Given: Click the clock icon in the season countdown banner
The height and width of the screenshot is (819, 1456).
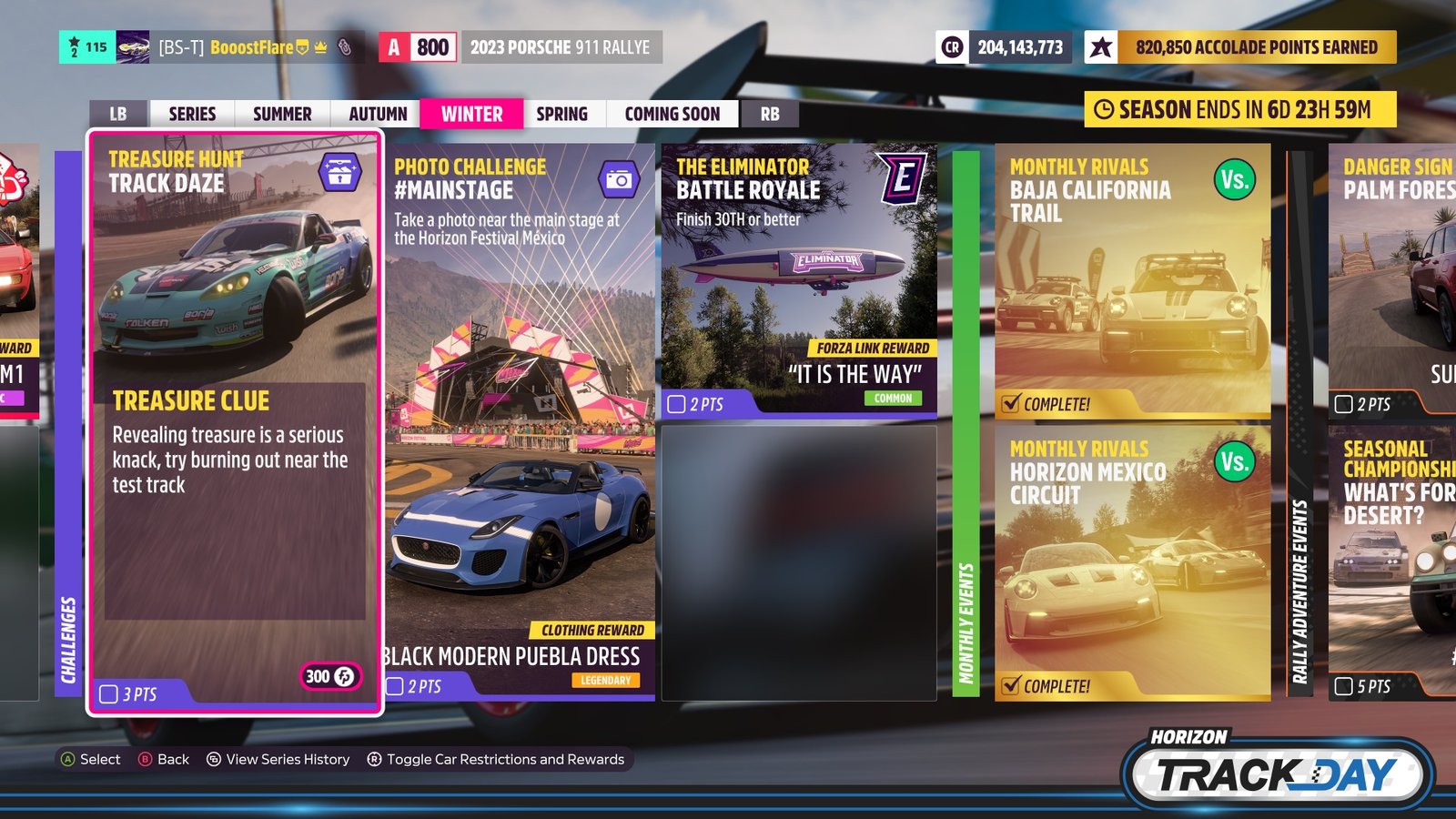Looking at the screenshot, I should tap(1104, 106).
